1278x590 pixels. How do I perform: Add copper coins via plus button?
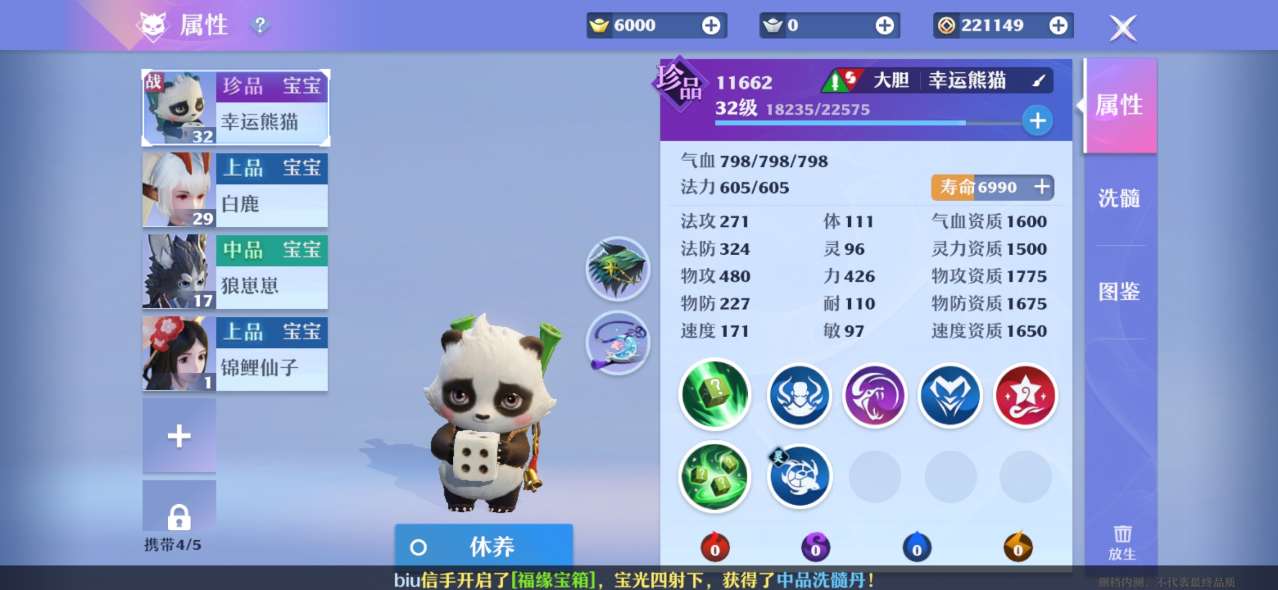(x=1058, y=26)
